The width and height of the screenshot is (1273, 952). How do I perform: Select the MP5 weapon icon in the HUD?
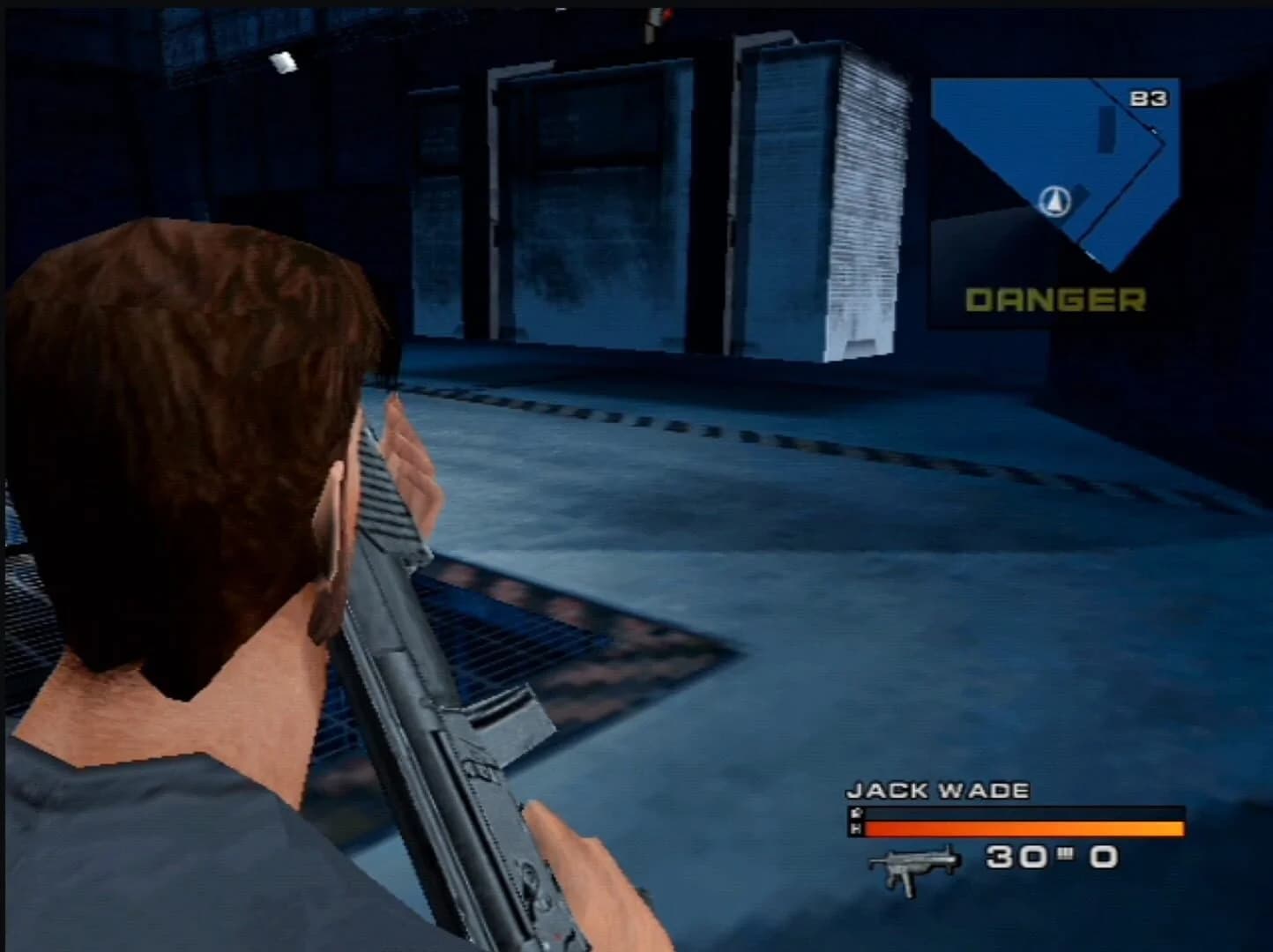[912, 868]
